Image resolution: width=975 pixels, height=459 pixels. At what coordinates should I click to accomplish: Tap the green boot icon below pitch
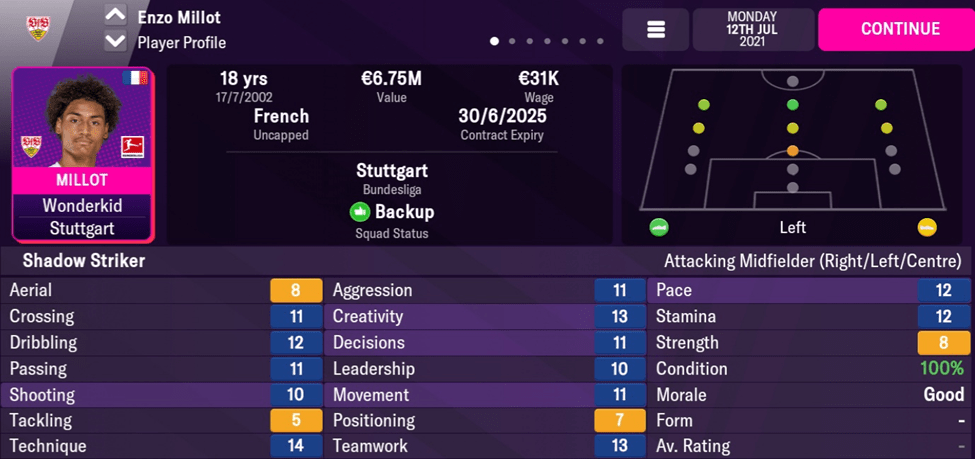coord(658,227)
